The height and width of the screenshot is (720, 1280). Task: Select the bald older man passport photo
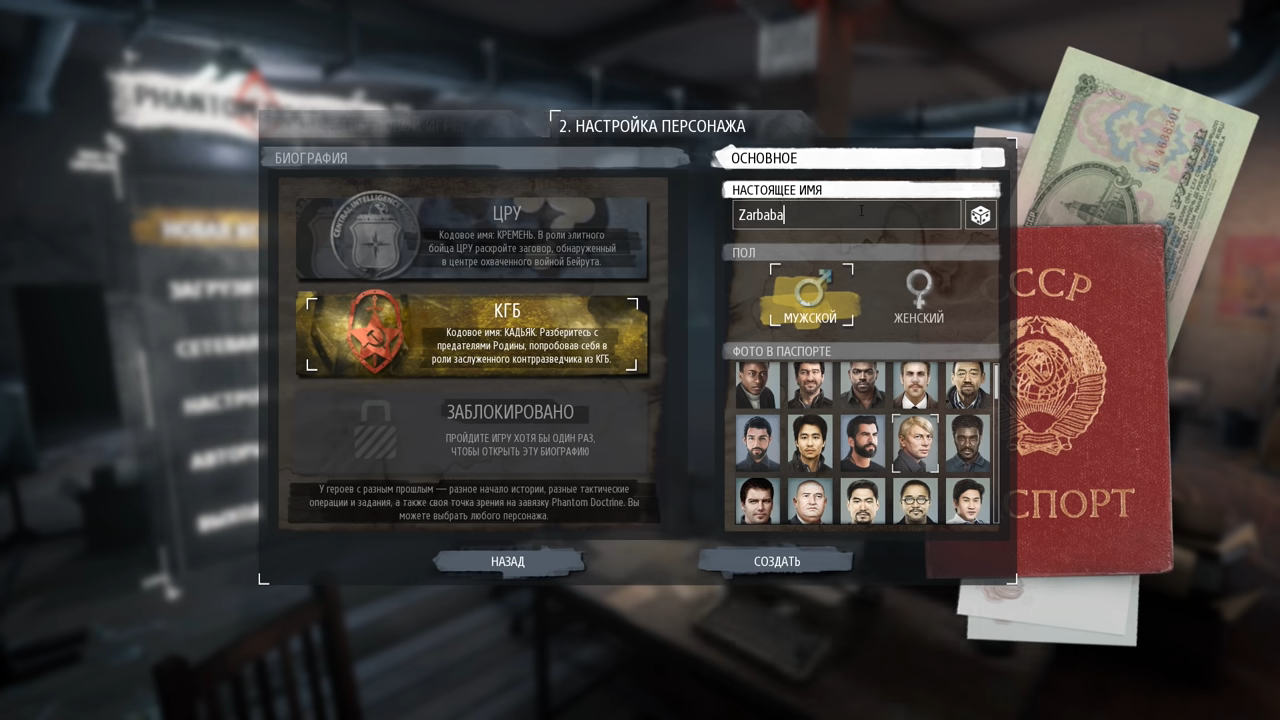[810, 501]
